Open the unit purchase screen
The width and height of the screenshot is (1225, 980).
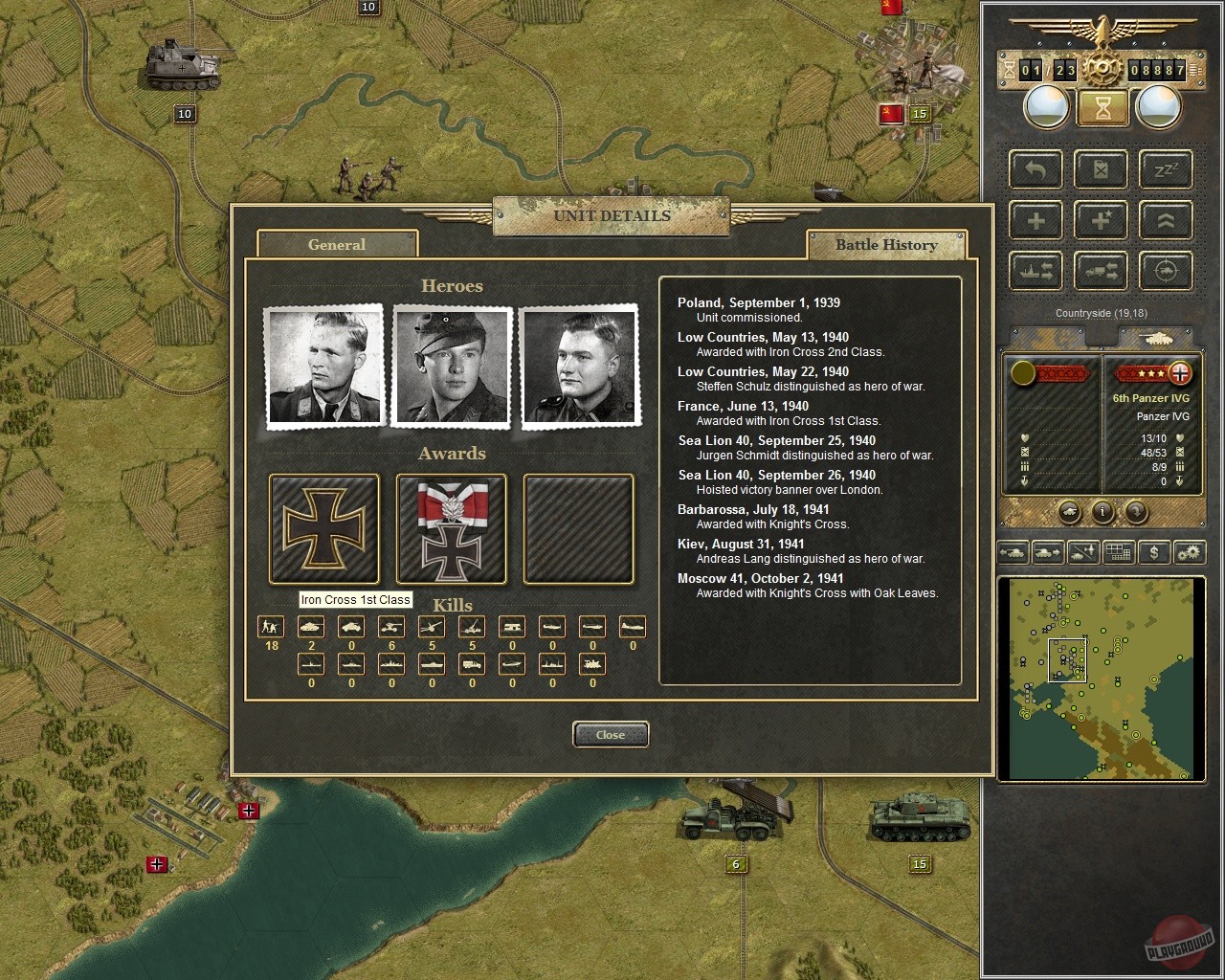tap(1154, 552)
